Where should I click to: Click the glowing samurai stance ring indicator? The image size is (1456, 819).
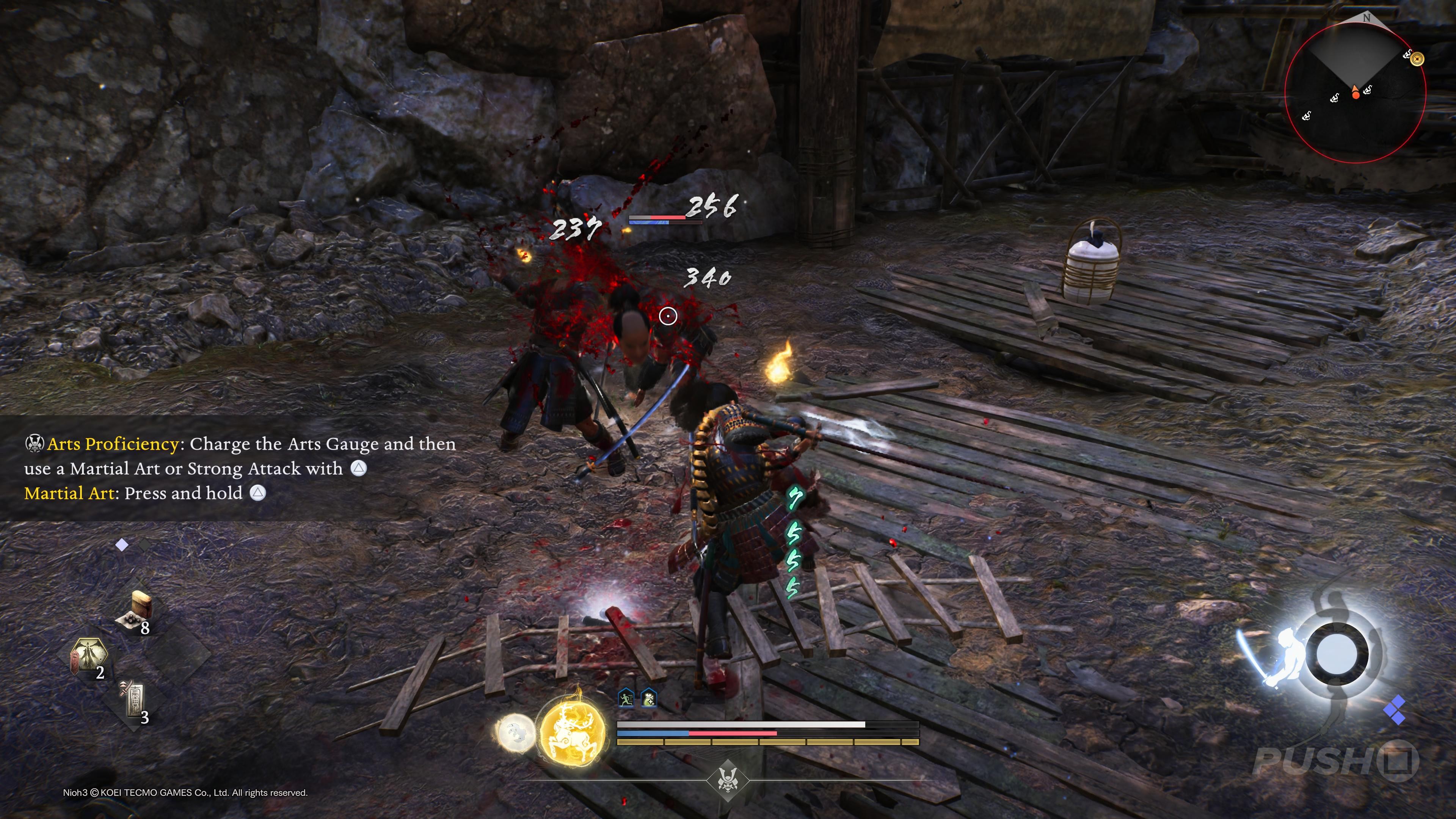[1336, 654]
